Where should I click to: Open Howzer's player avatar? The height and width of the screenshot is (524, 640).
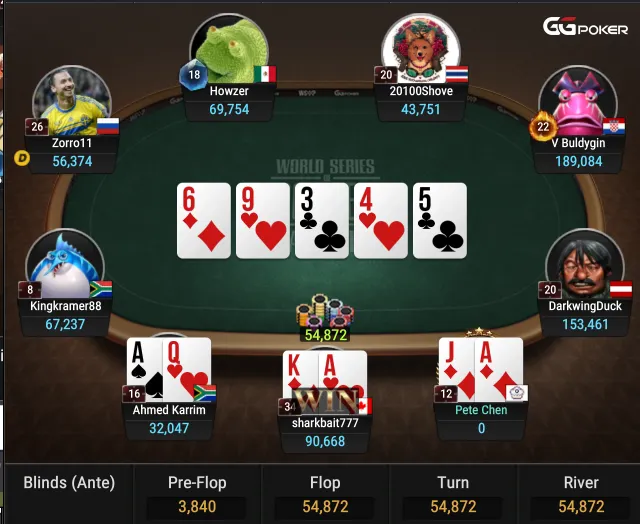(227, 50)
